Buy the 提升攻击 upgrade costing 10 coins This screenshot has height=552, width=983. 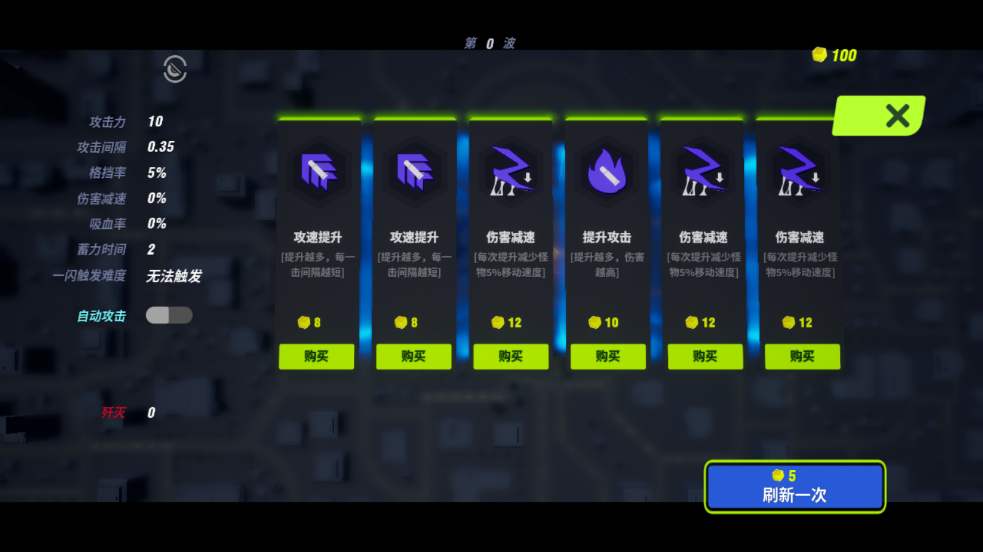pyautogui.click(x=607, y=357)
